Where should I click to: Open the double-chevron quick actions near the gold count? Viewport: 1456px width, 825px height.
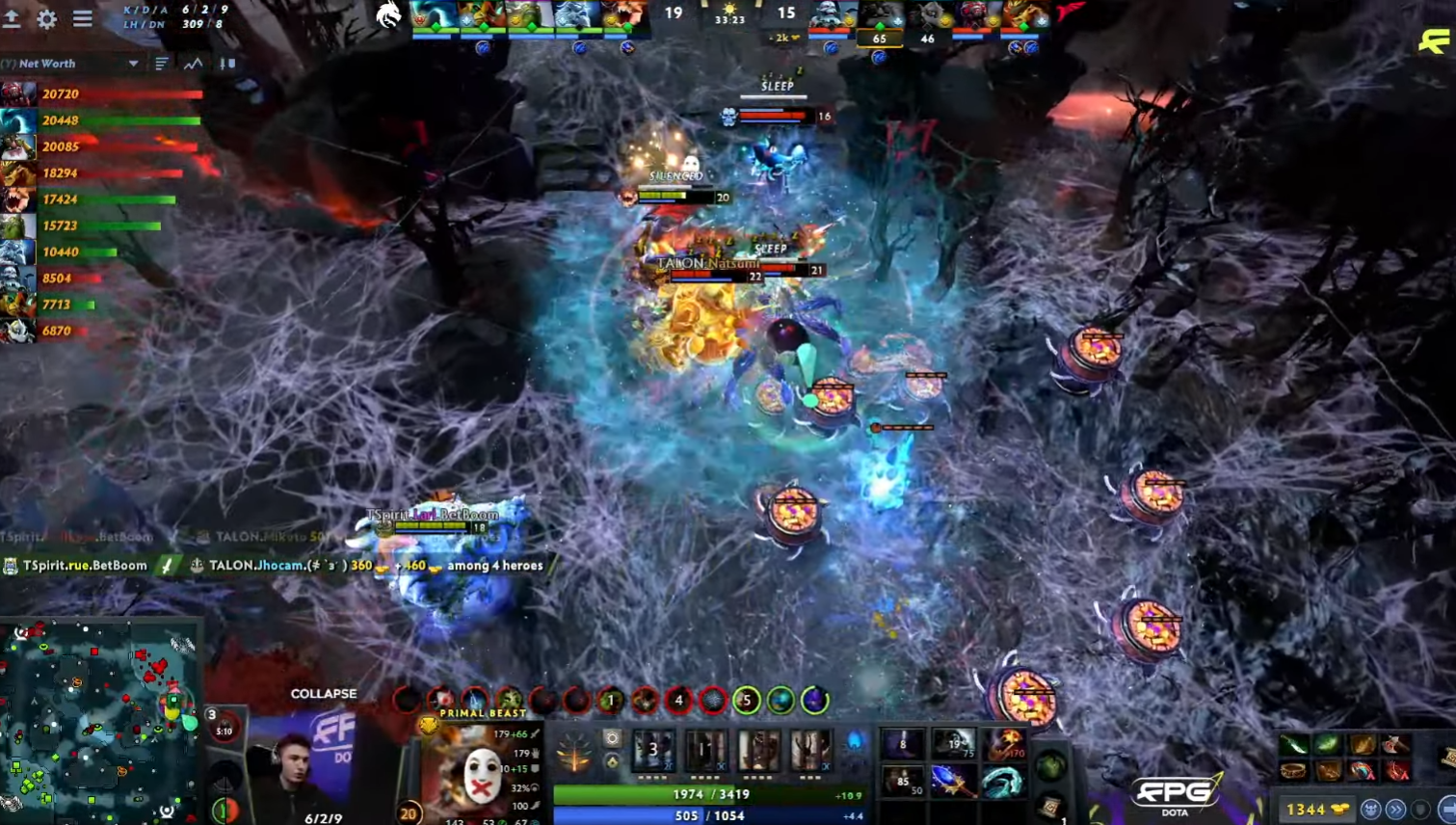tap(1393, 809)
